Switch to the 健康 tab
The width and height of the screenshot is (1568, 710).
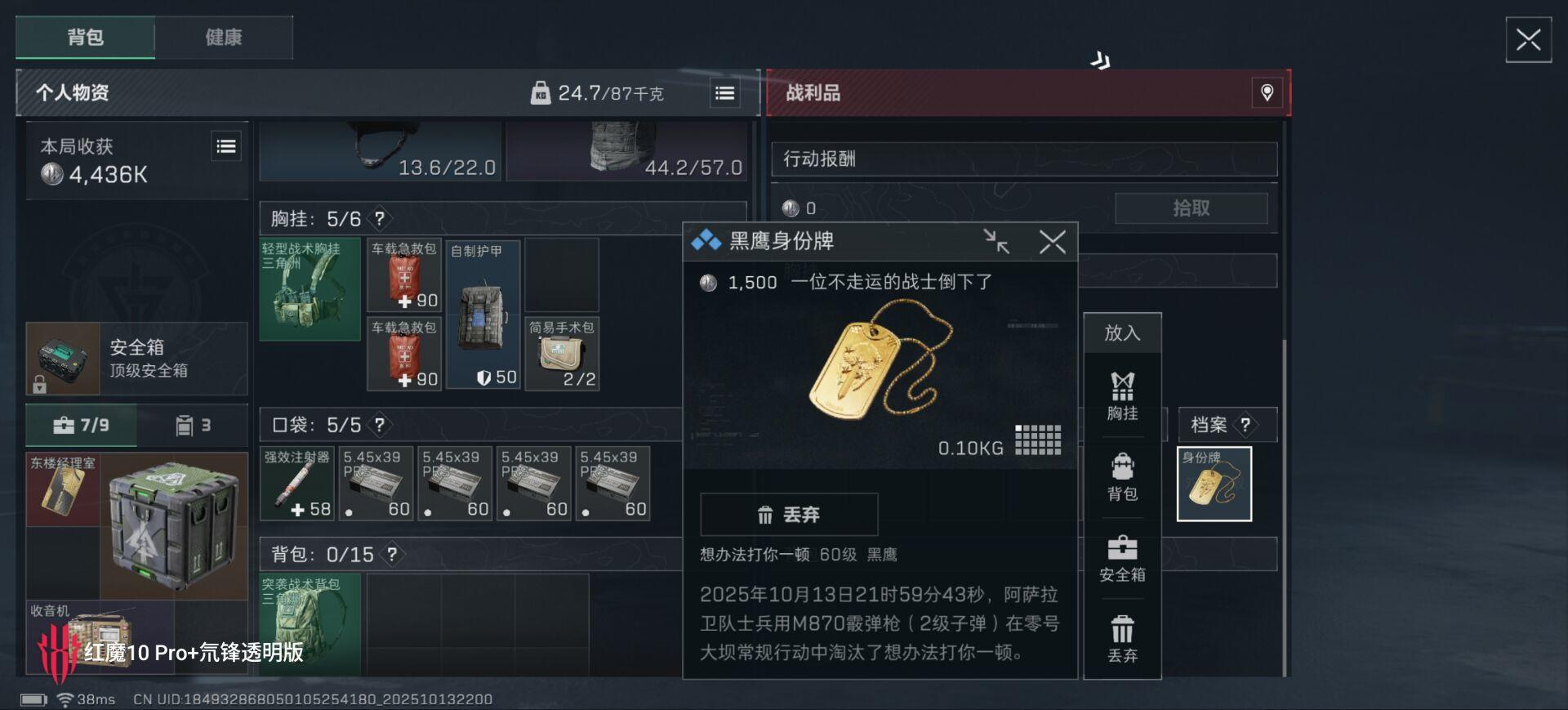point(224,37)
